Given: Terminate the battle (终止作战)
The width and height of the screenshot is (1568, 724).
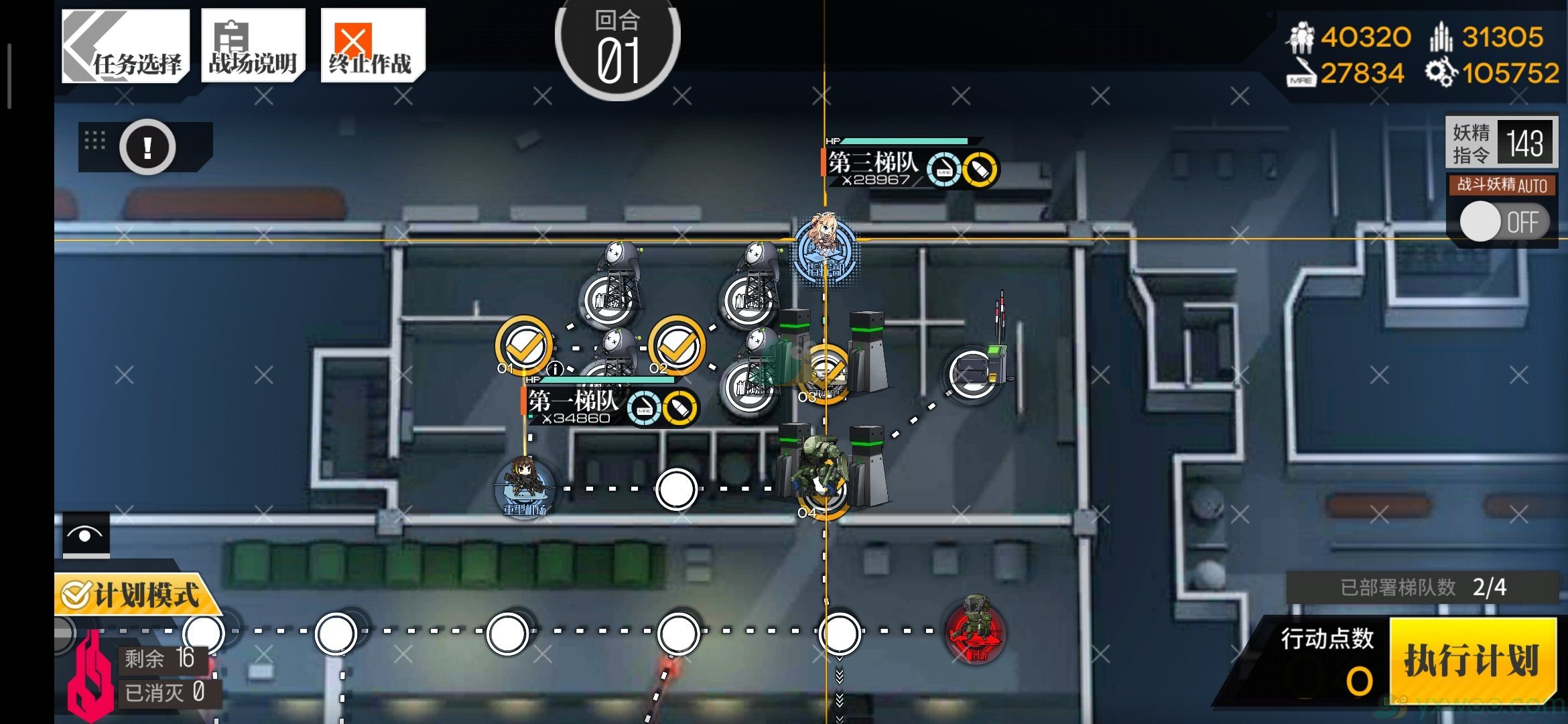Looking at the screenshot, I should (x=372, y=46).
